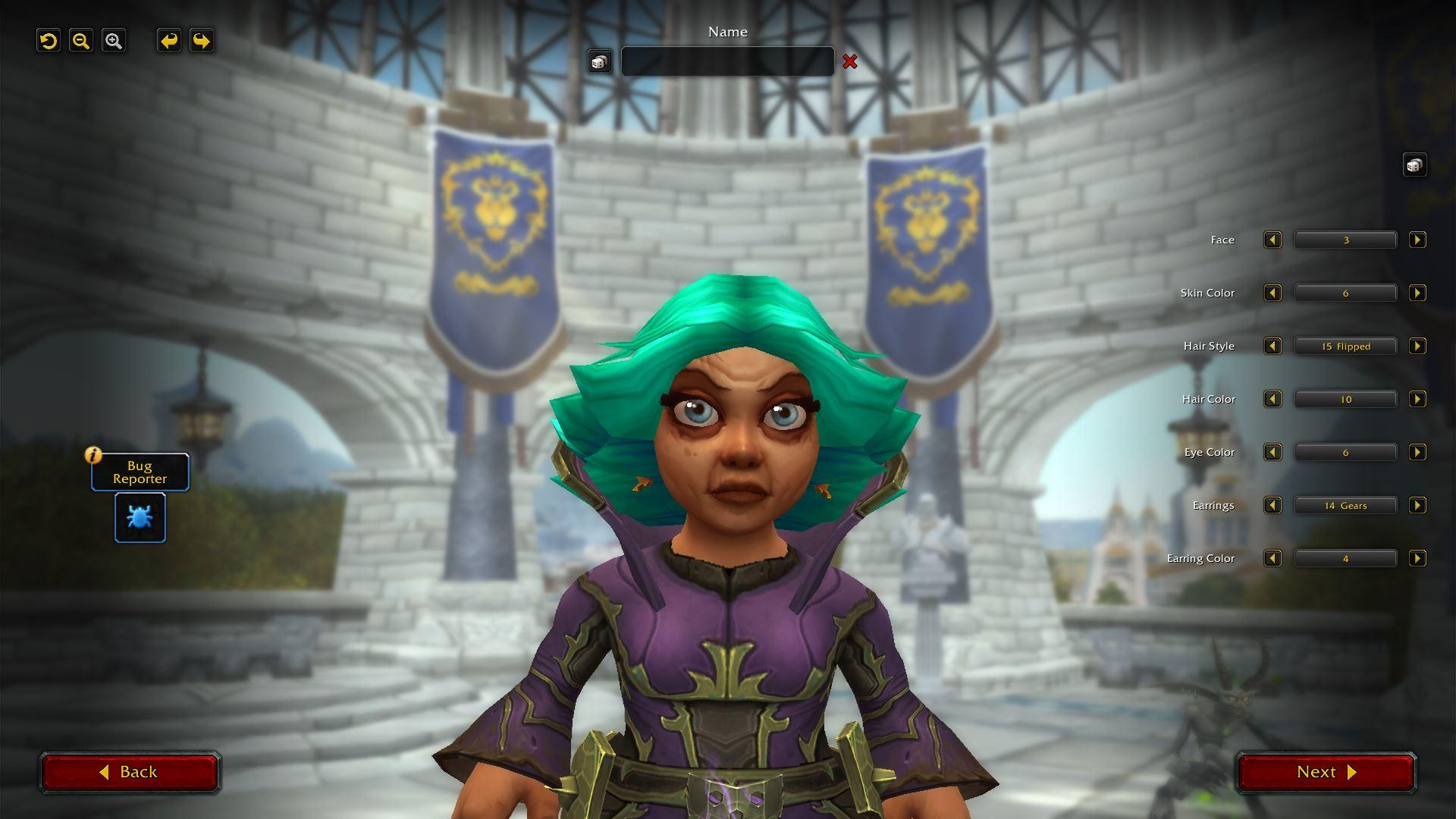Click the Earrings selector showing 14 Gears

[1345, 505]
